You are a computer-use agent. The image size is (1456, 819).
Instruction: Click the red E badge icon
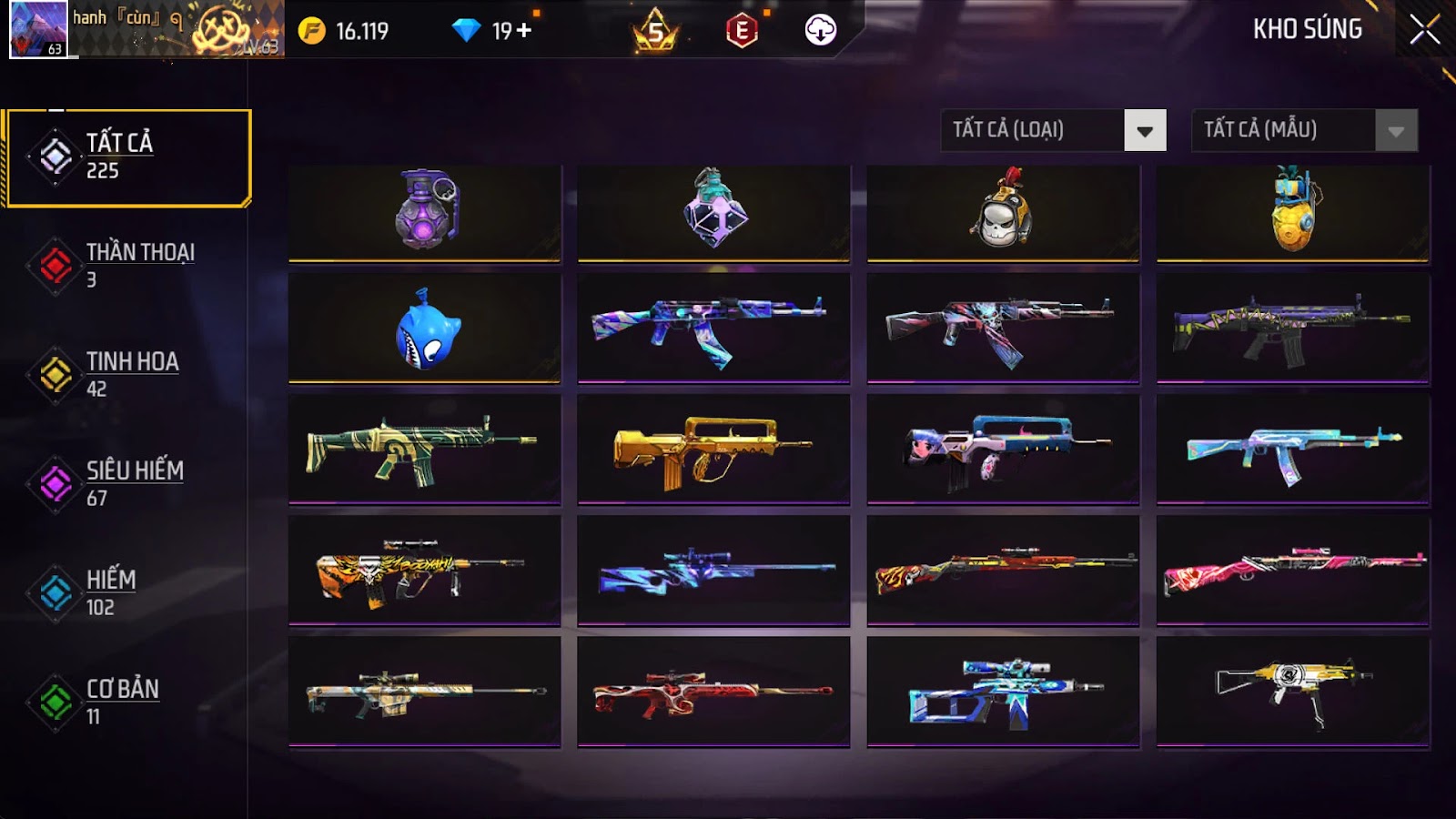tap(742, 31)
